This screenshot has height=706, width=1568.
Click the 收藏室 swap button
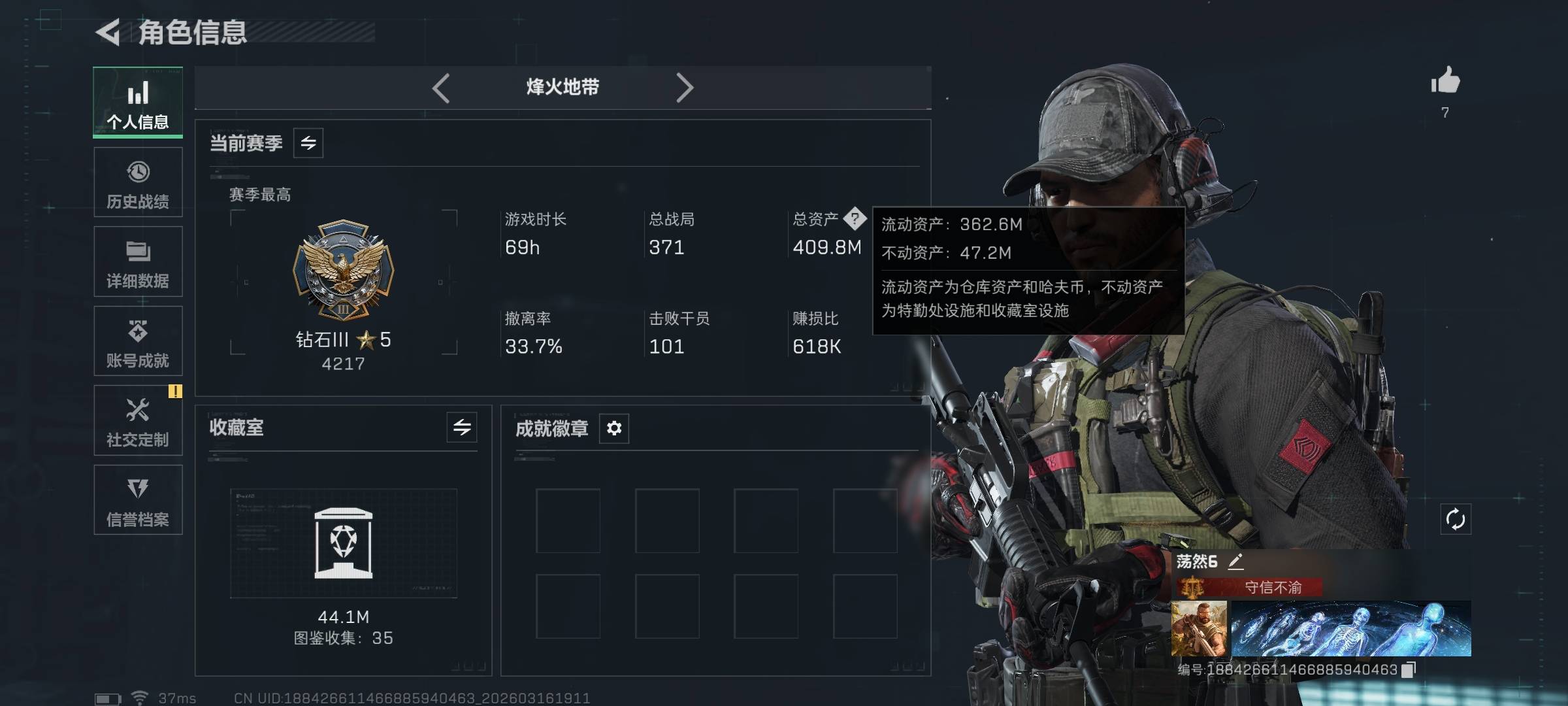tap(462, 428)
